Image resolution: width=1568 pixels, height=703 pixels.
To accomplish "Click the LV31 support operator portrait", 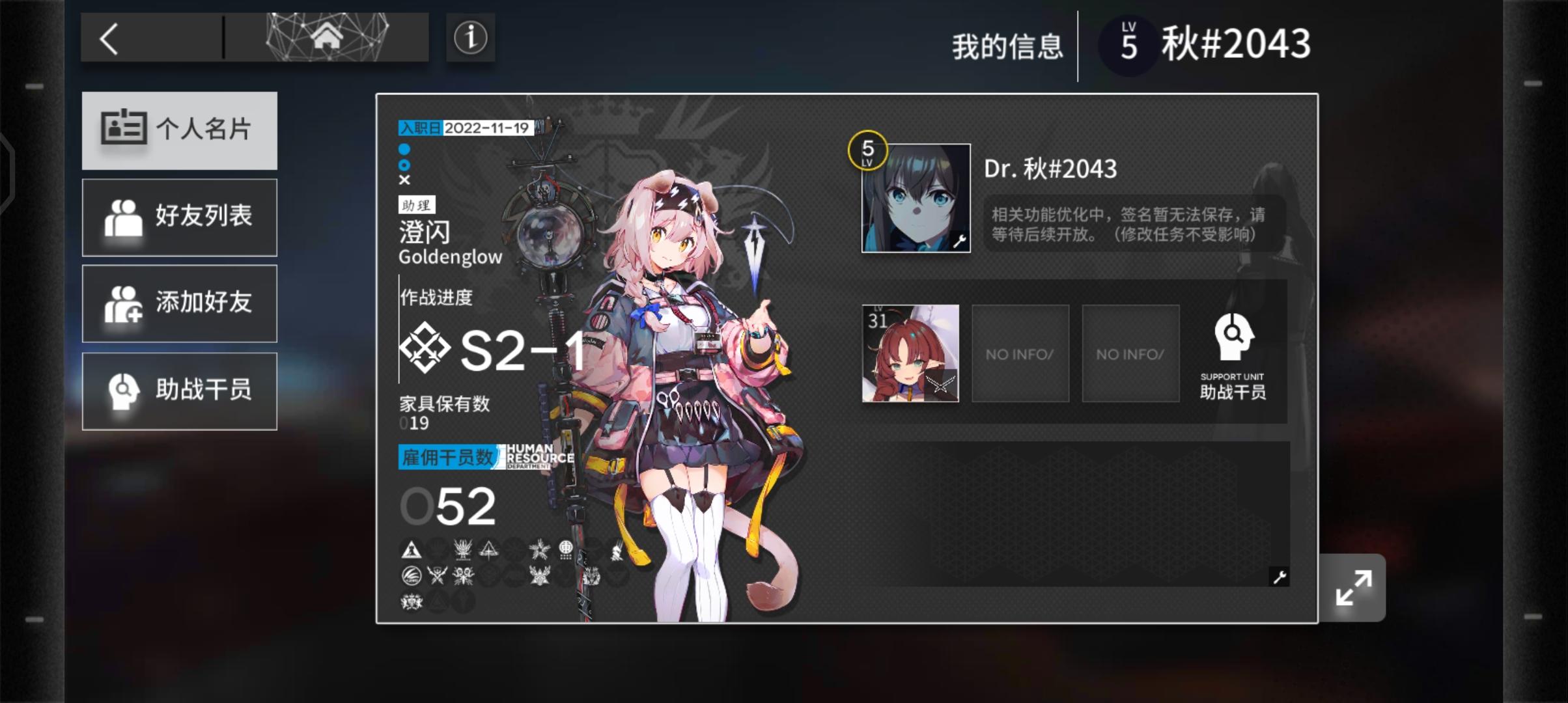I will 910,353.
